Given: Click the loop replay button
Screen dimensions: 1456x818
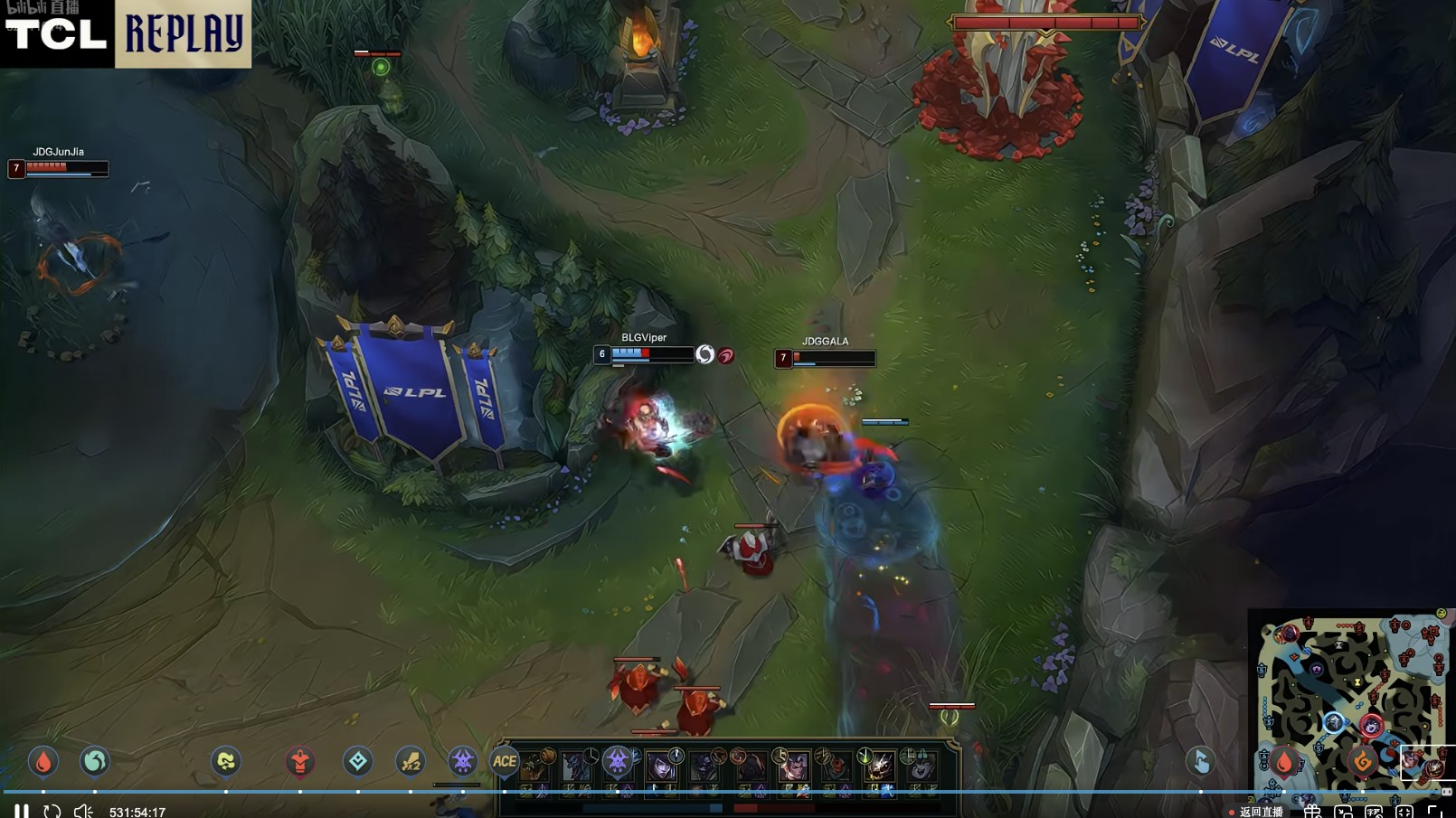Looking at the screenshot, I should tap(52, 811).
